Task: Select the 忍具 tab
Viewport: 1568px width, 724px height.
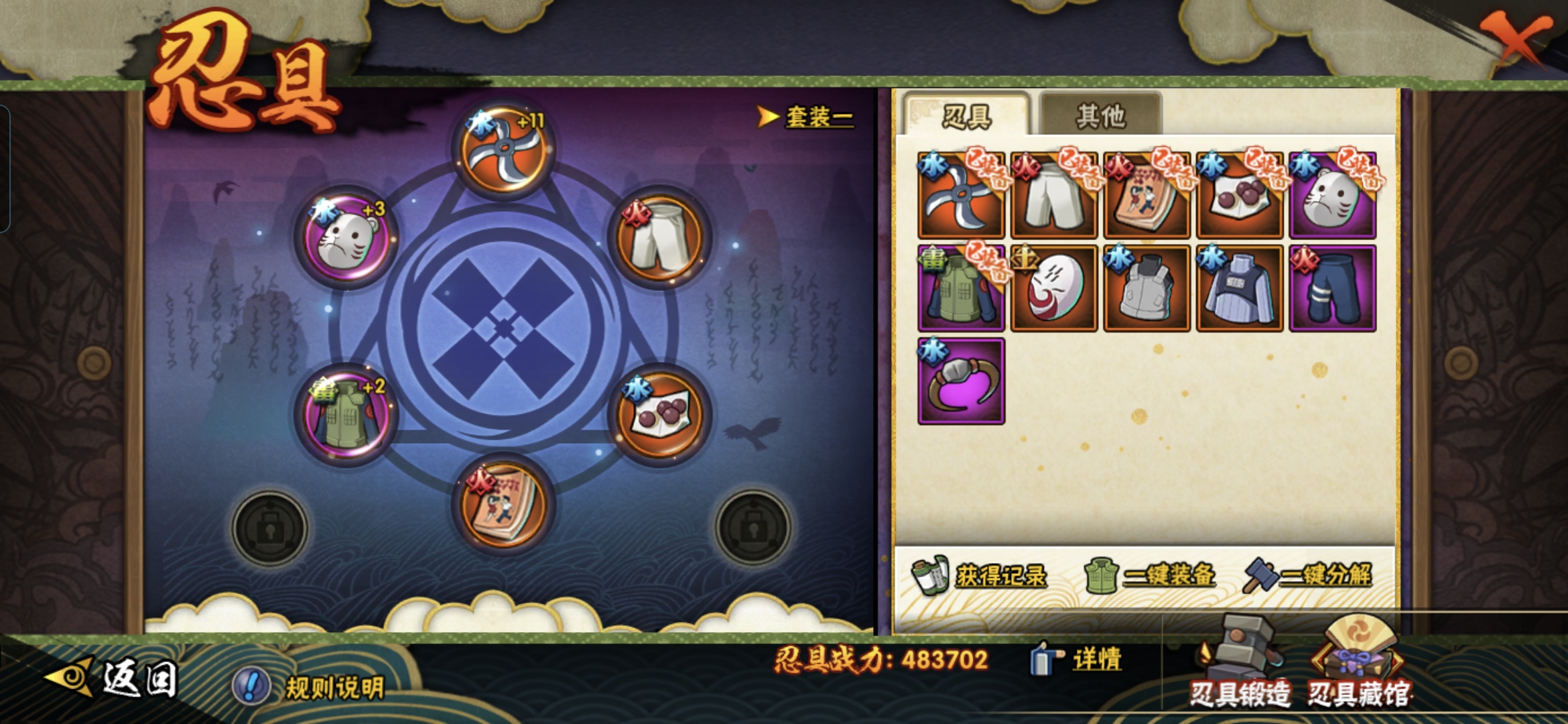Action: point(966,116)
